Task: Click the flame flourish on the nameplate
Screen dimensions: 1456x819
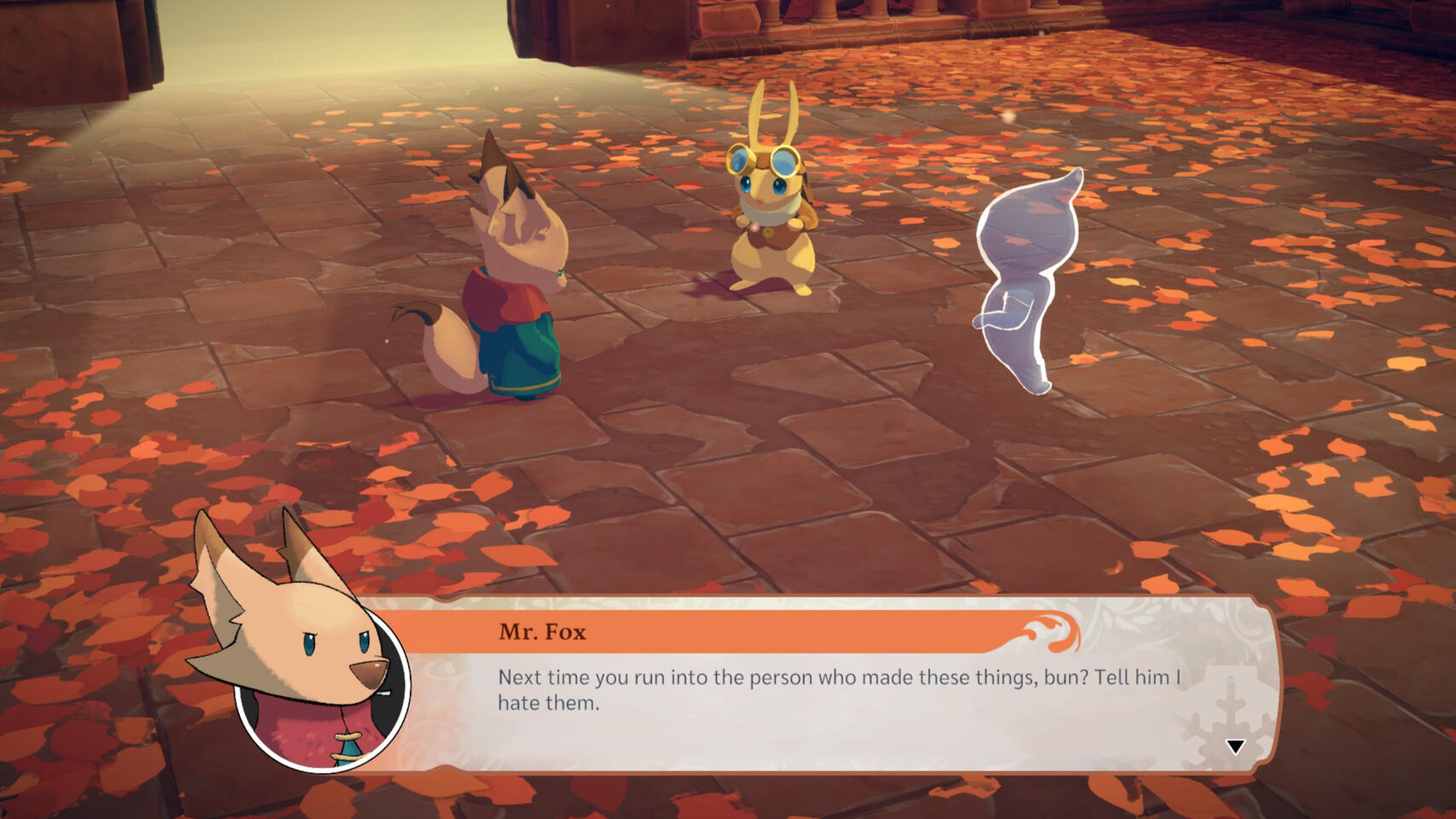Action: click(x=1051, y=630)
